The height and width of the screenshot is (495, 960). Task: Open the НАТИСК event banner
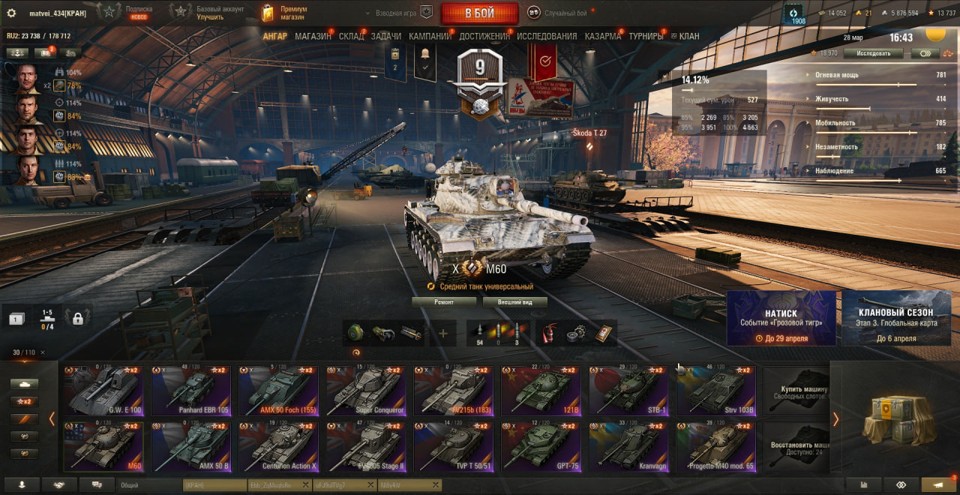pos(781,318)
